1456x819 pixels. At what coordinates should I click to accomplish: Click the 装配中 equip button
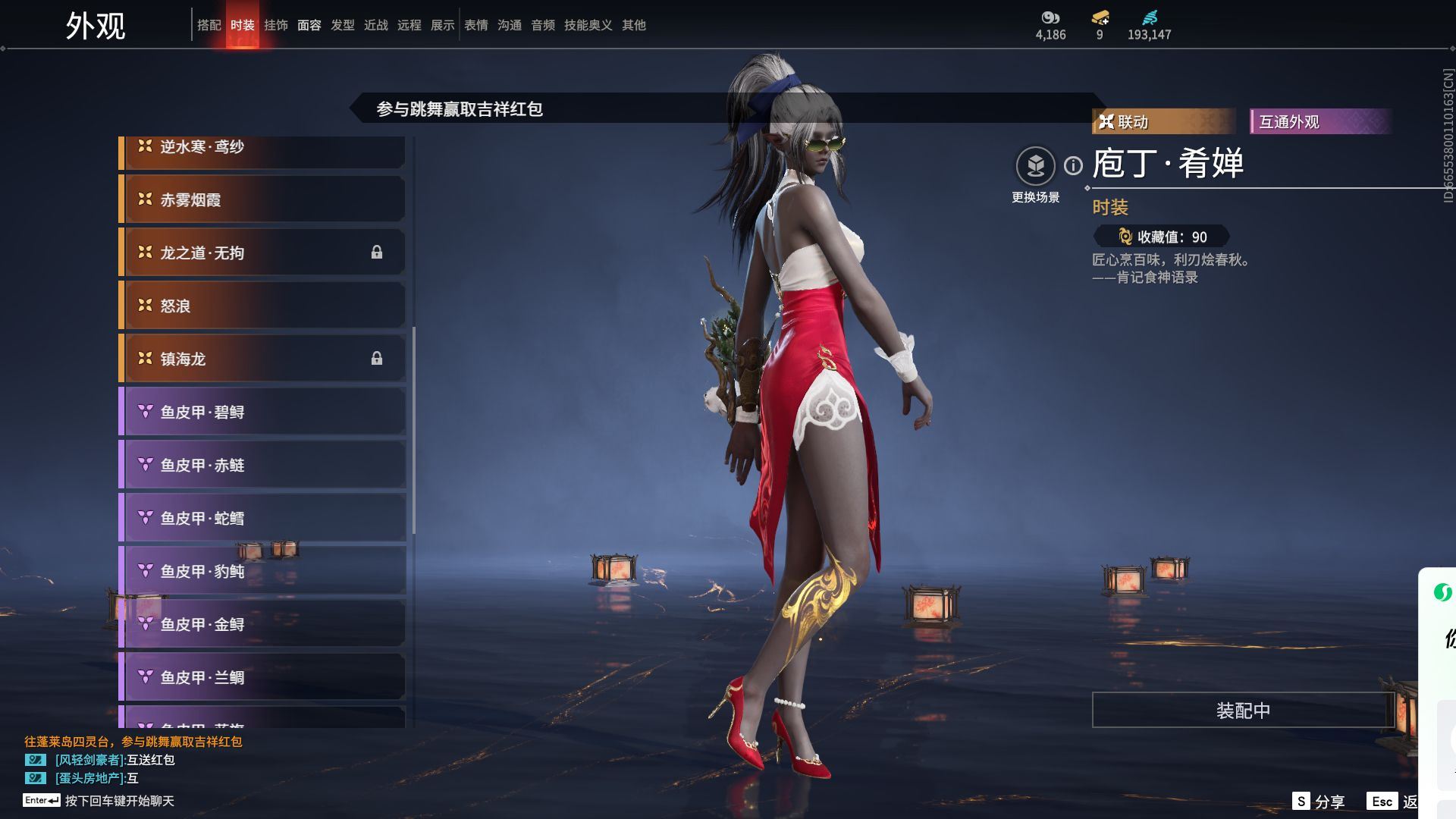click(x=1242, y=711)
